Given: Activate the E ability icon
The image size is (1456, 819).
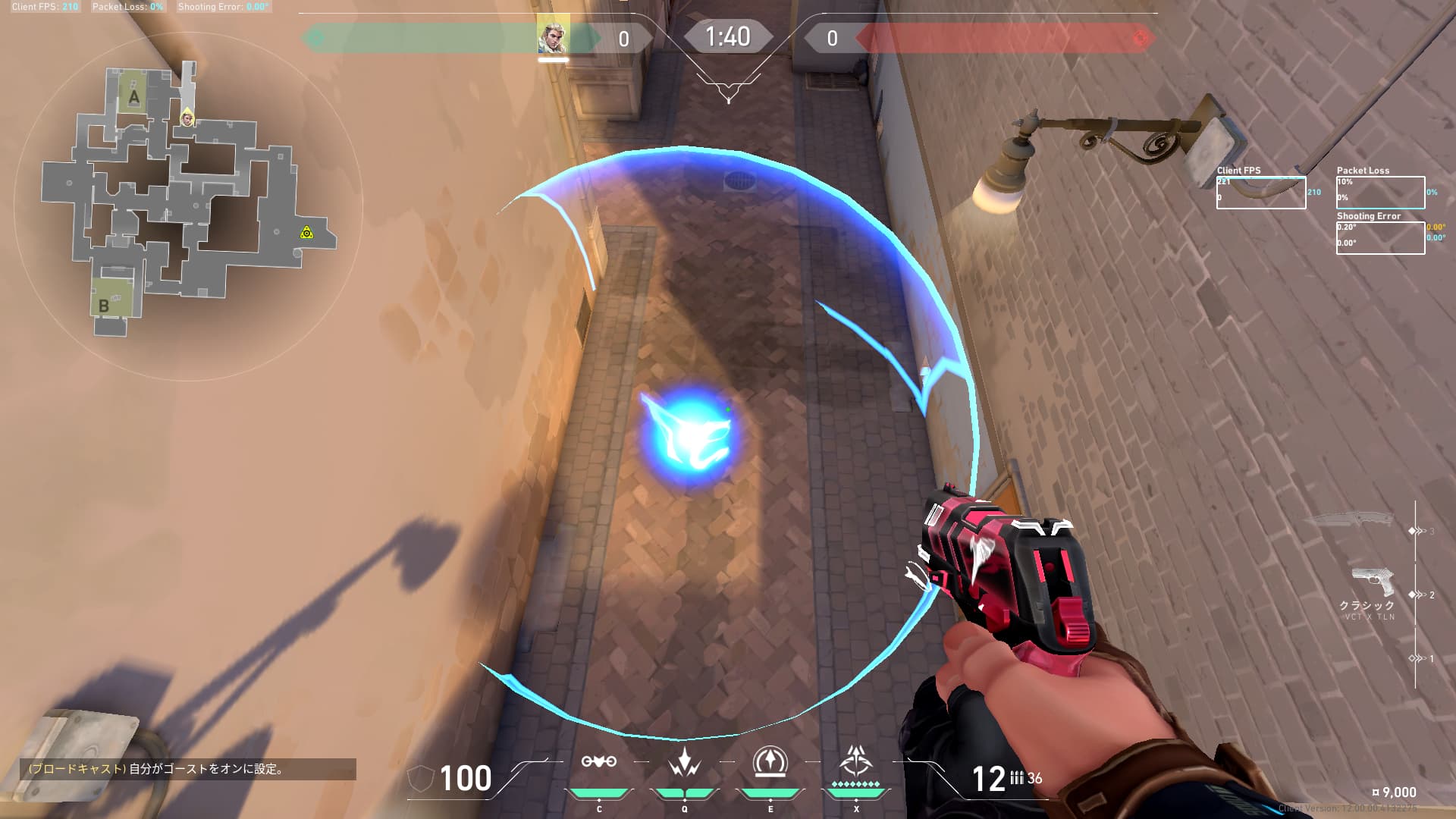Looking at the screenshot, I should tap(770, 762).
